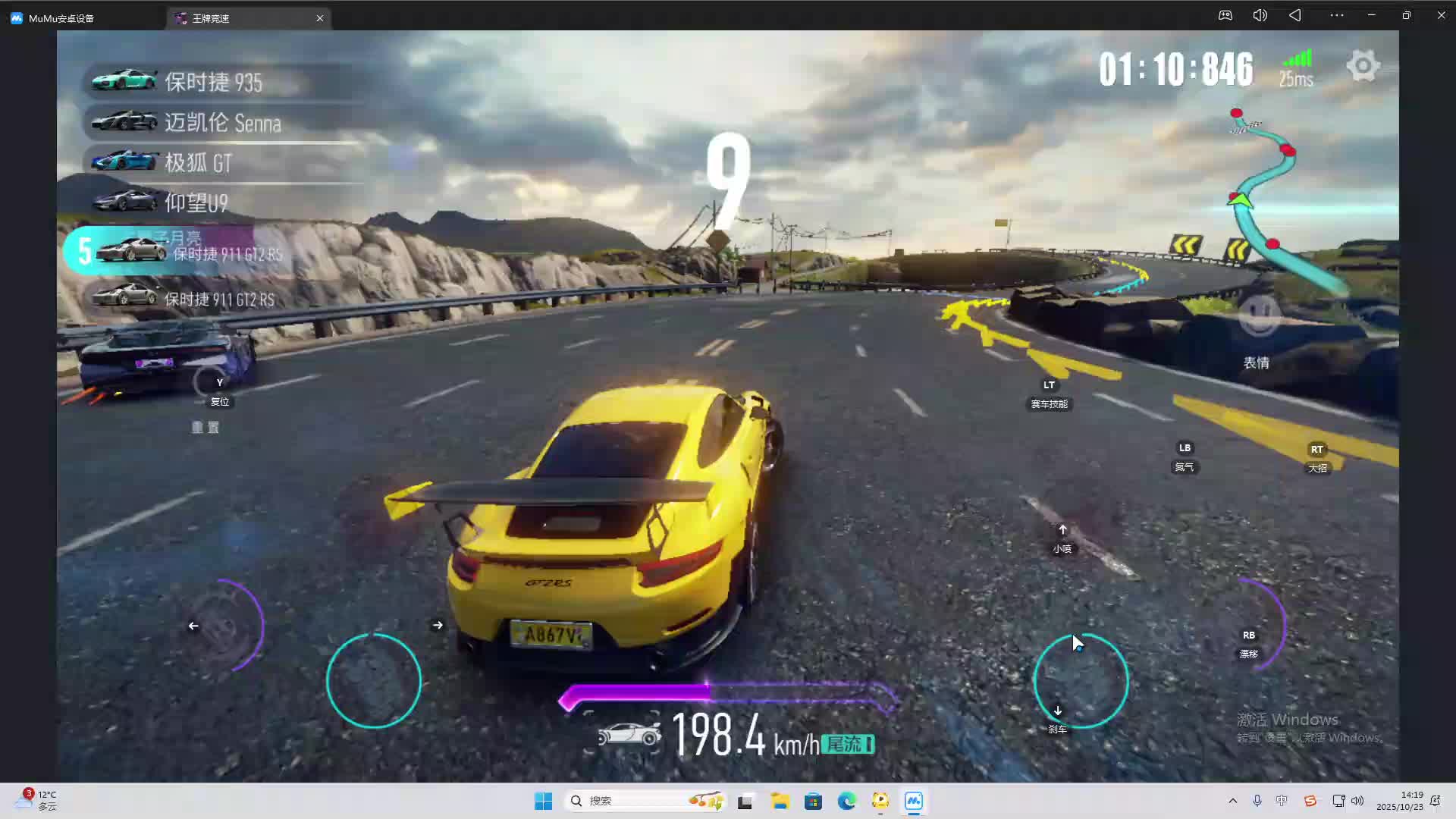Viewport: 1456px width, 819px height.
Task: Steer right with the right arrow
Action: pos(438,626)
